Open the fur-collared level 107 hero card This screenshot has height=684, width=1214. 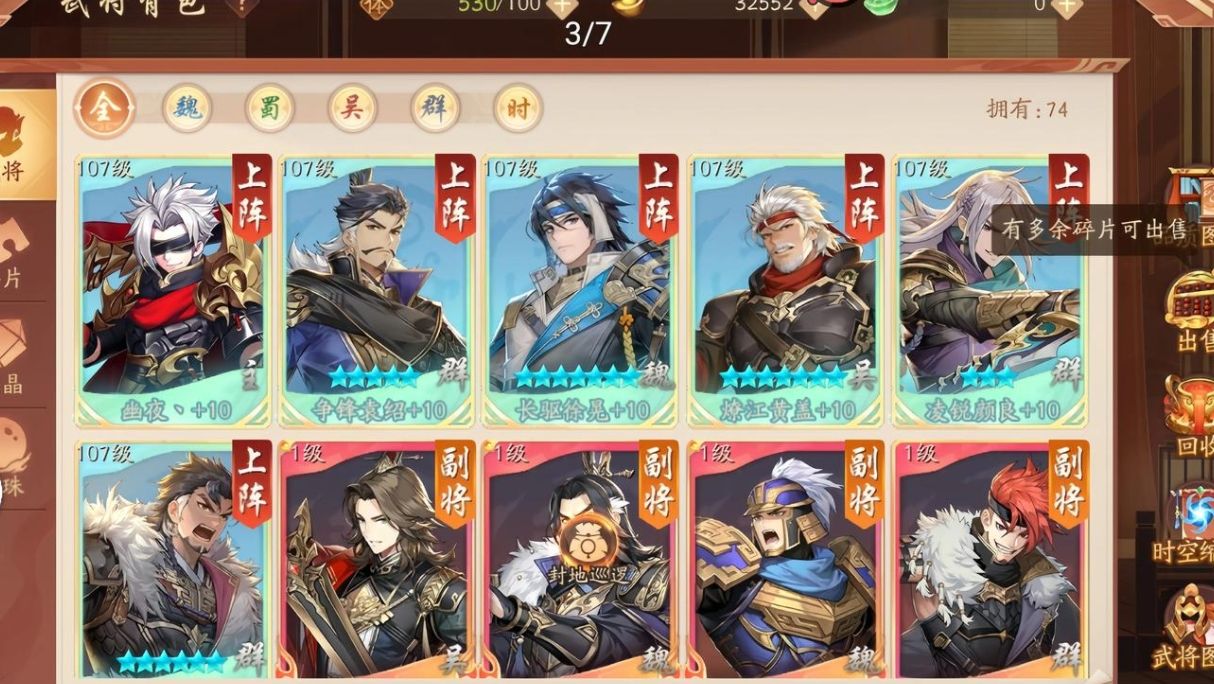click(172, 560)
